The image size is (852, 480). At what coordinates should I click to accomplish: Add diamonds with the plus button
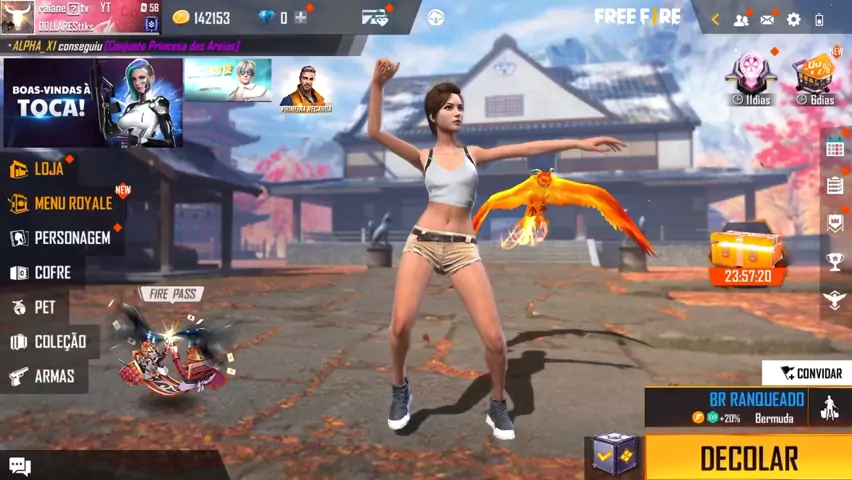pyautogui.click(x=300, y=18)
